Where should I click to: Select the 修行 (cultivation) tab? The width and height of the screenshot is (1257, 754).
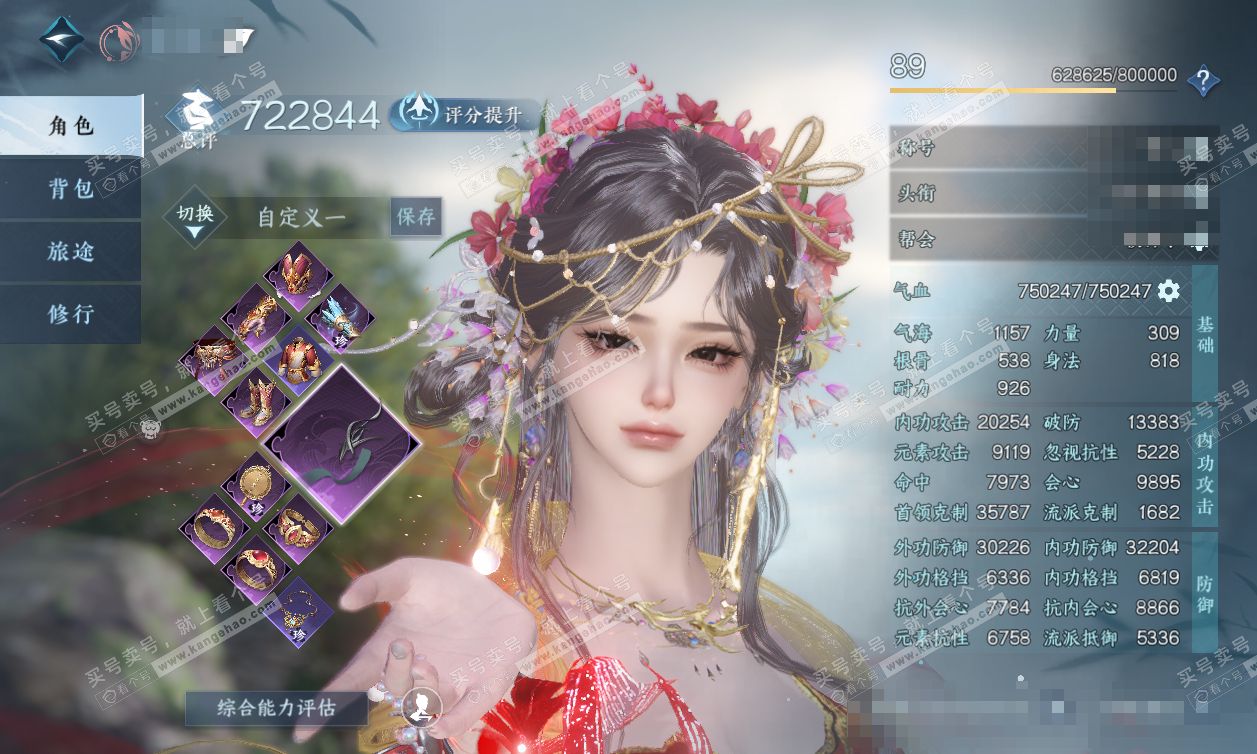click(70, 314)
